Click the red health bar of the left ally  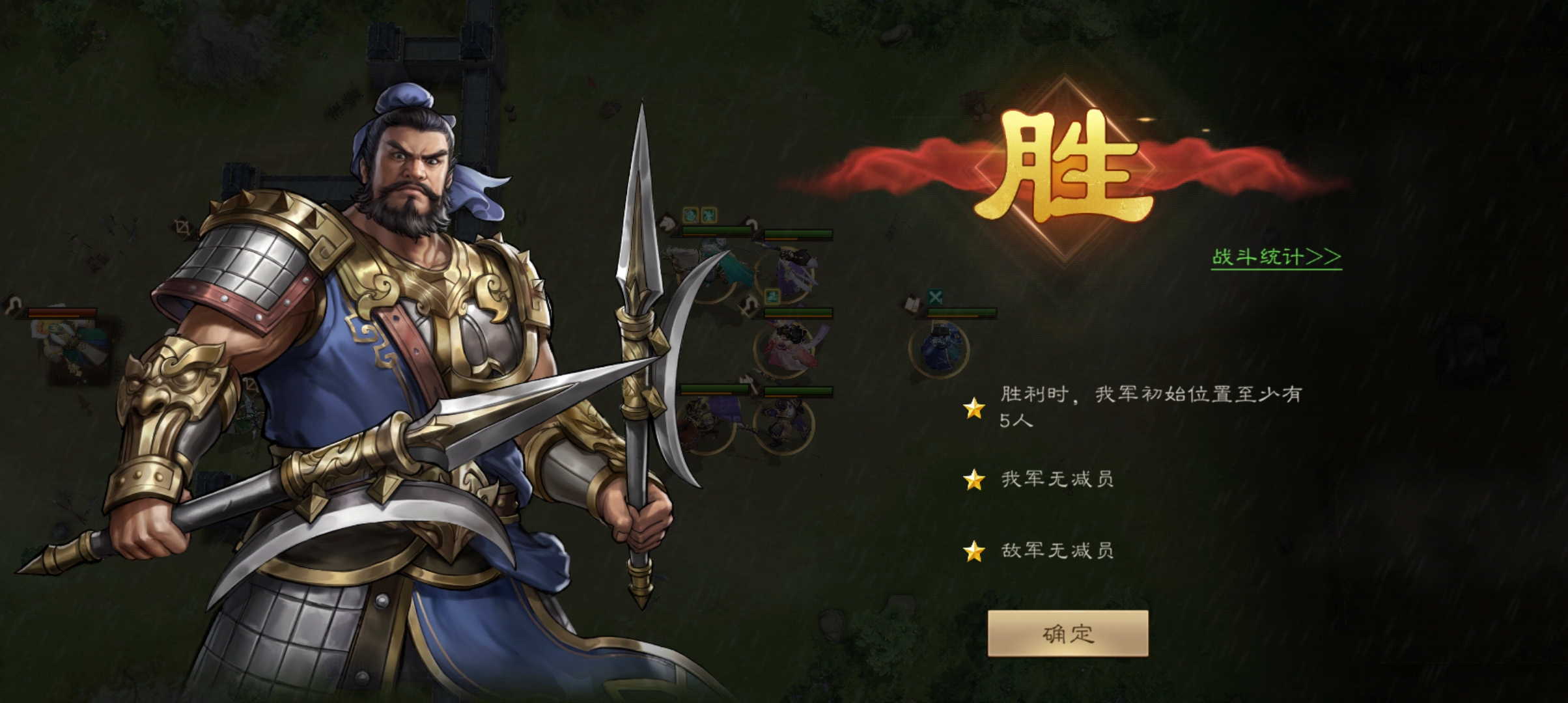coord(61,311)
